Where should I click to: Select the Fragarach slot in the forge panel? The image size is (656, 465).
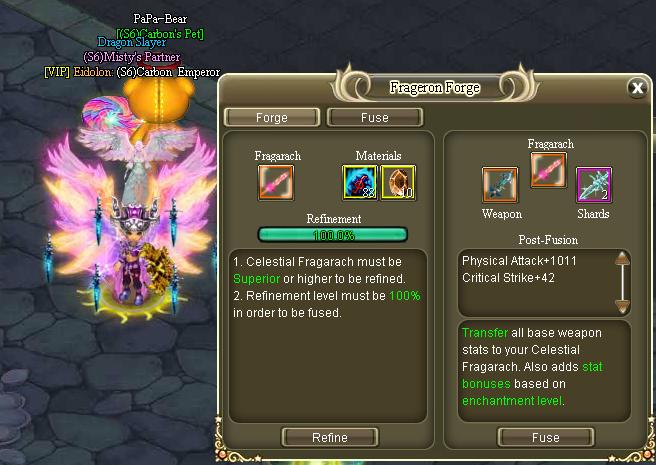click(277, 182)
